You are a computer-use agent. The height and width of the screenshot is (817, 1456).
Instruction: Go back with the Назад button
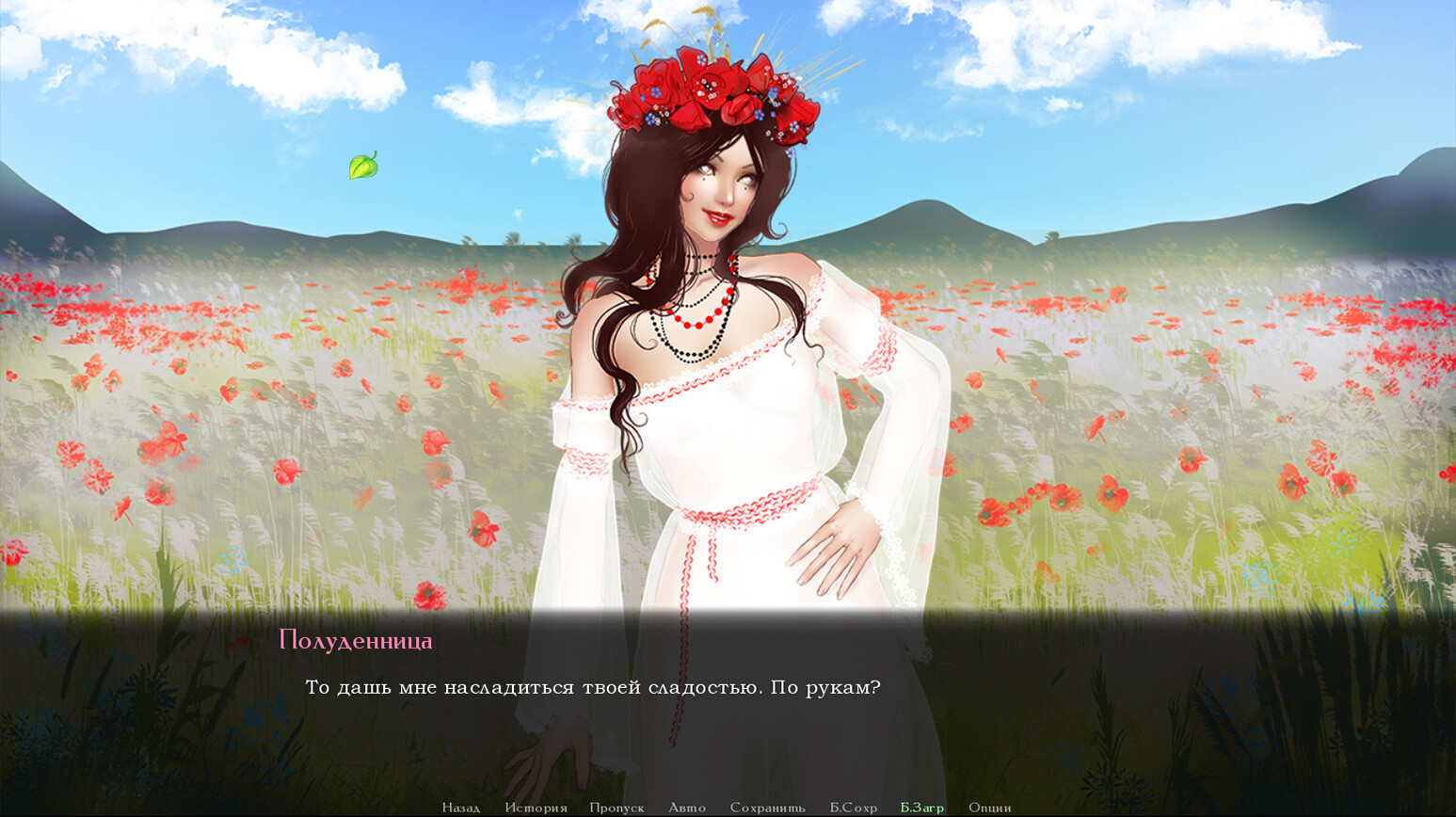pos(460,808)
